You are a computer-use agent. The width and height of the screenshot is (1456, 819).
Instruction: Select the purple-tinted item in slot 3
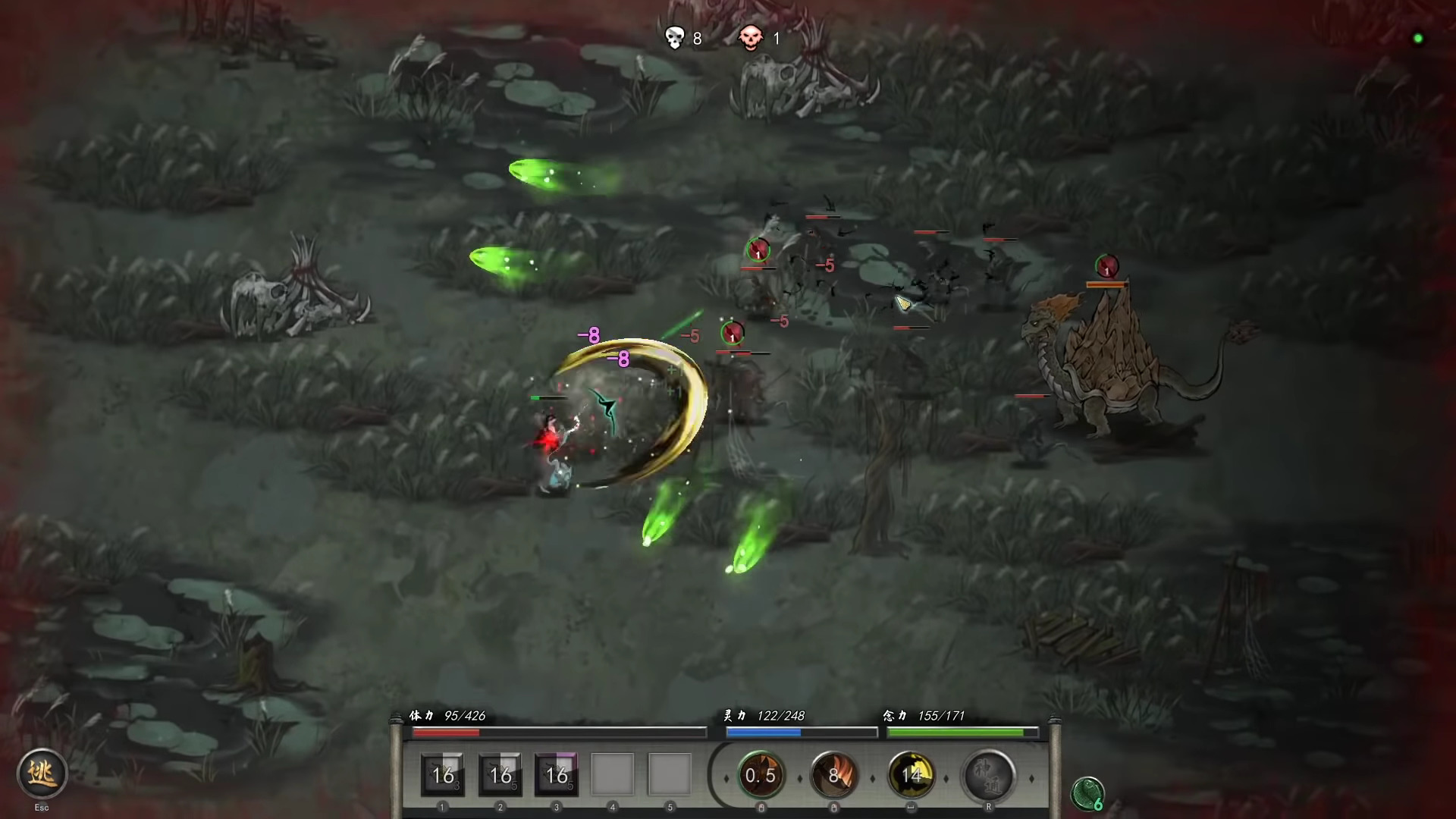(x=556, y=775)
